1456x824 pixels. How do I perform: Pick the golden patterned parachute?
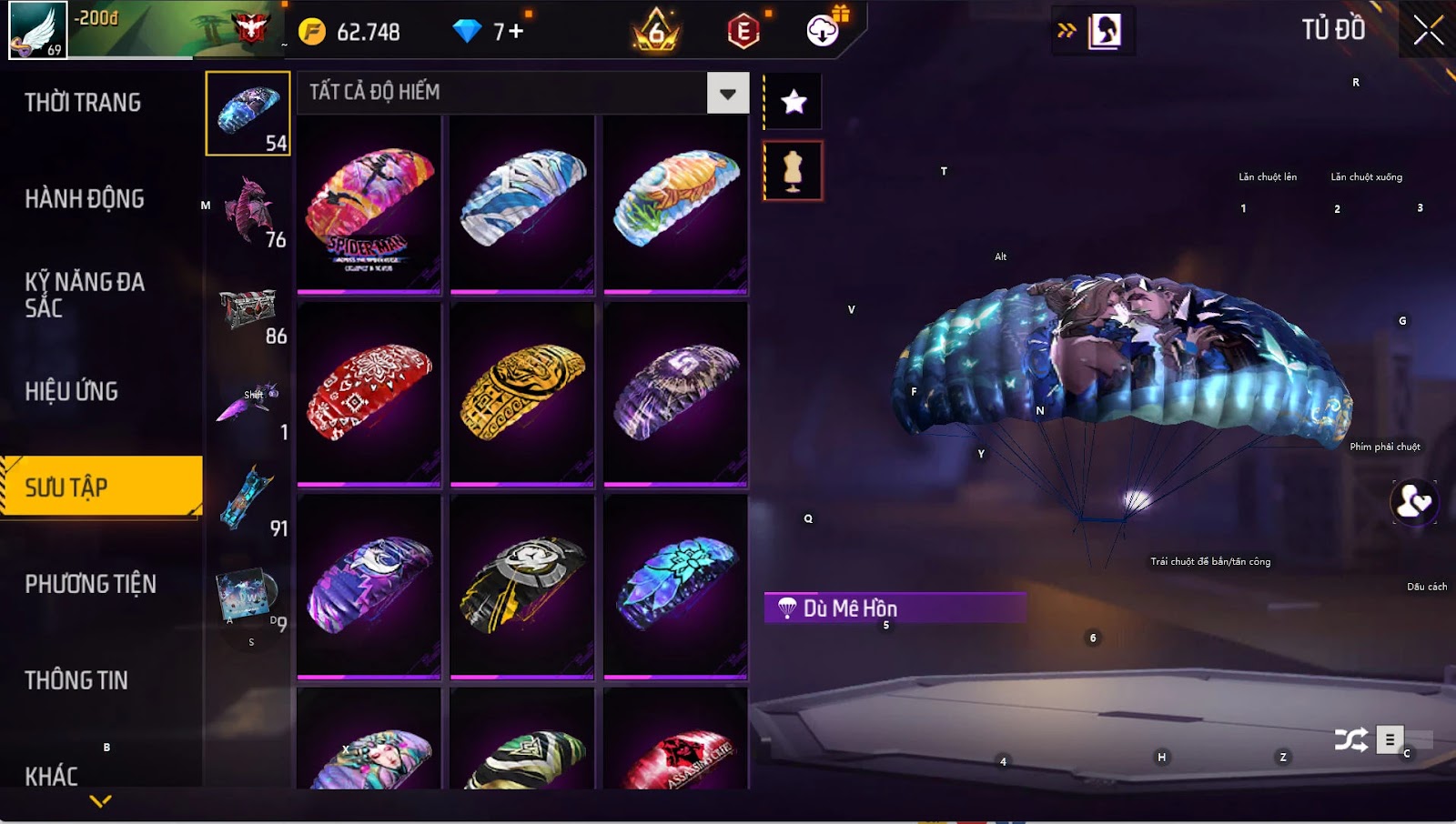[x=522, y=392]
